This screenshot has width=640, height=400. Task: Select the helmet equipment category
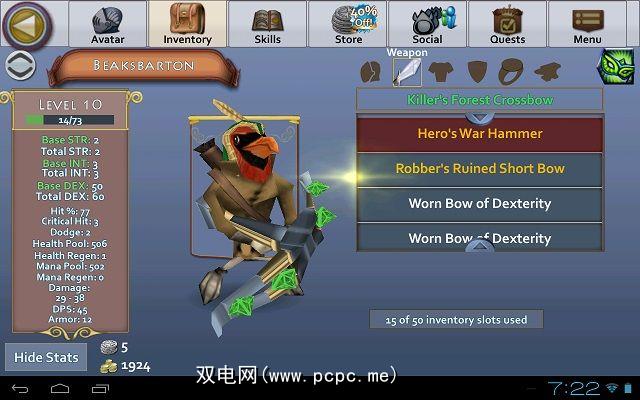pos(371,72)
